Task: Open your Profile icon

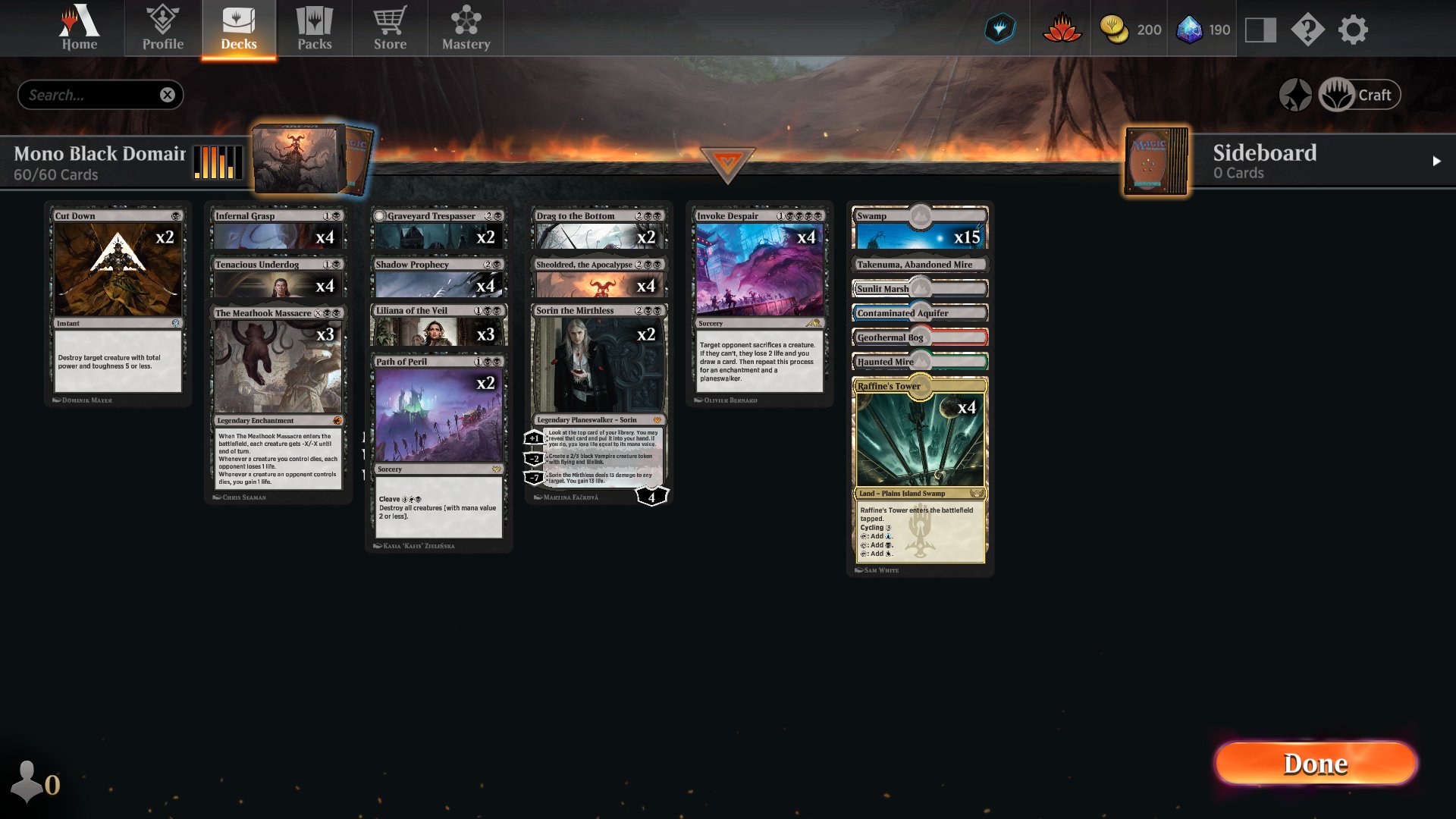Action: coord(162,28)
